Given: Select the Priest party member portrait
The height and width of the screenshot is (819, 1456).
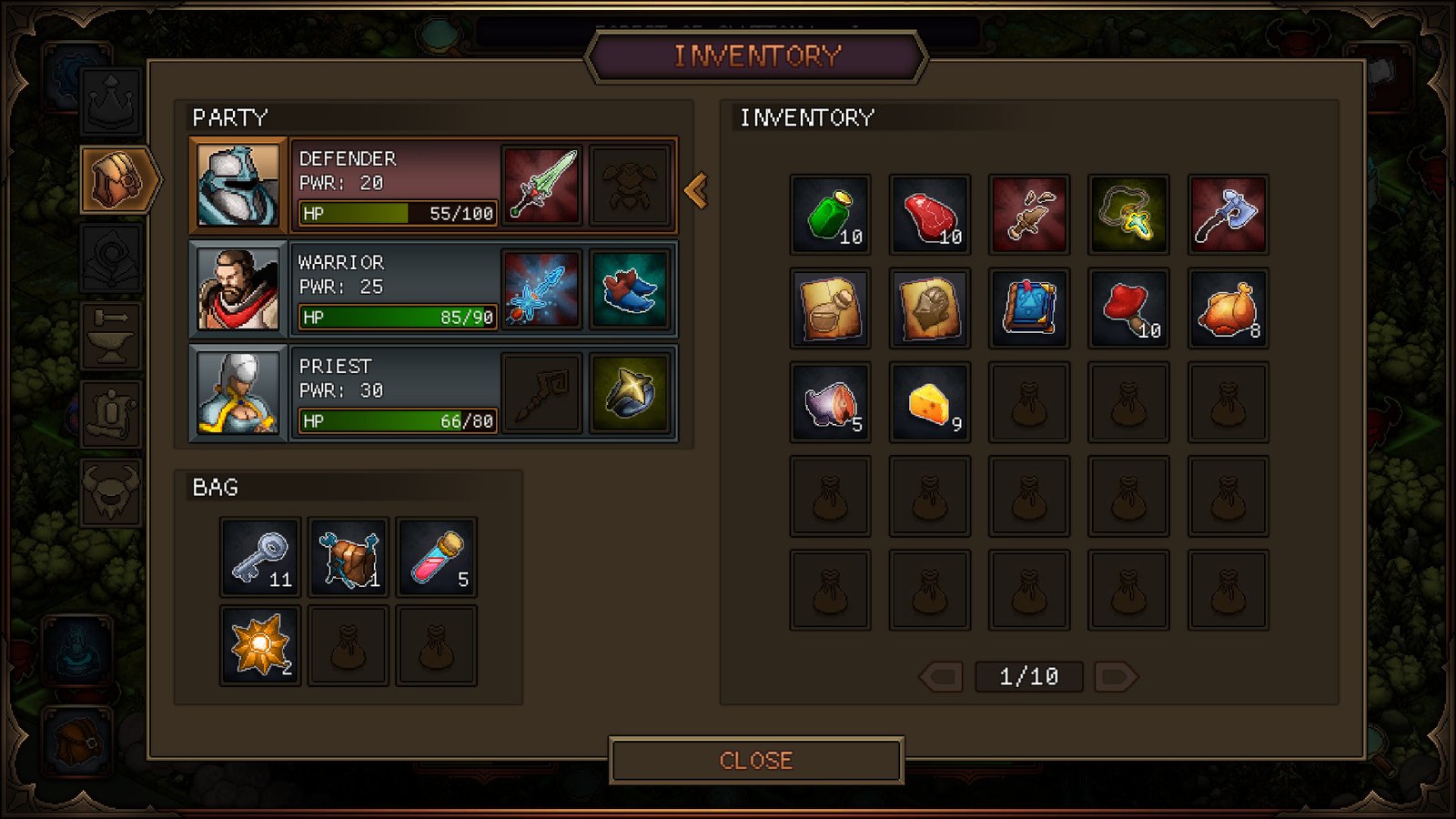Looking at the screenshot, I should (238, 393).
